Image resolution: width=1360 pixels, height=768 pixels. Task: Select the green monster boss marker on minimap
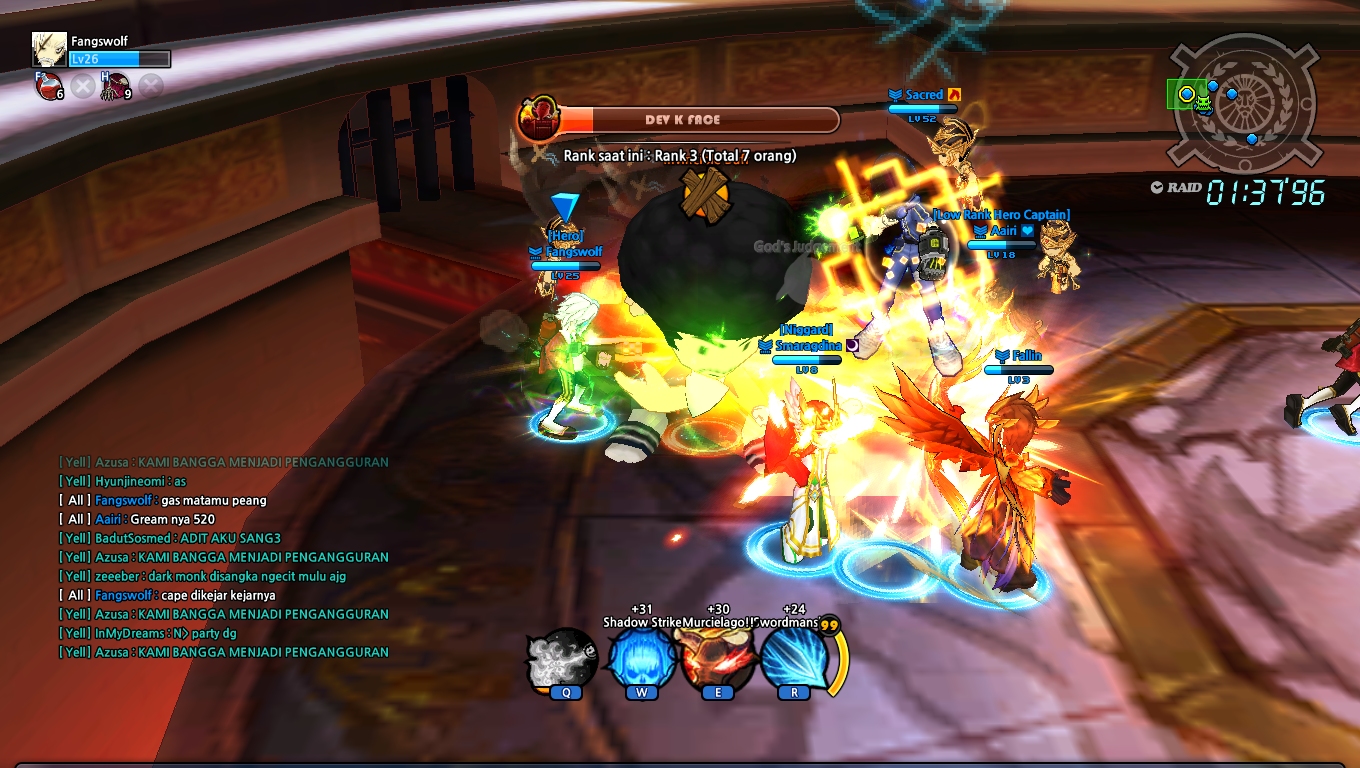coord(1203,103)
